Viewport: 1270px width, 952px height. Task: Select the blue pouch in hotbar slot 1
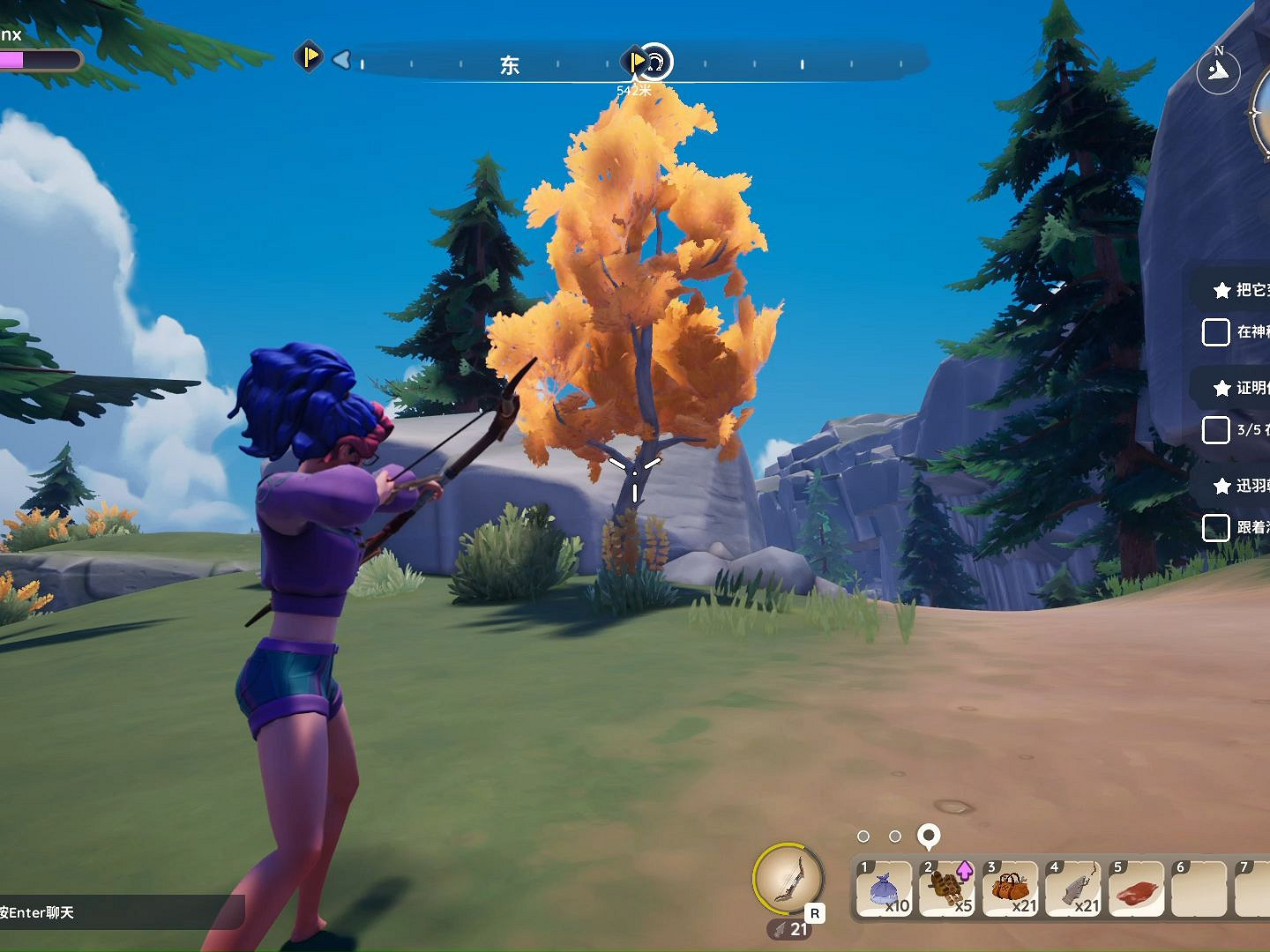884,889
